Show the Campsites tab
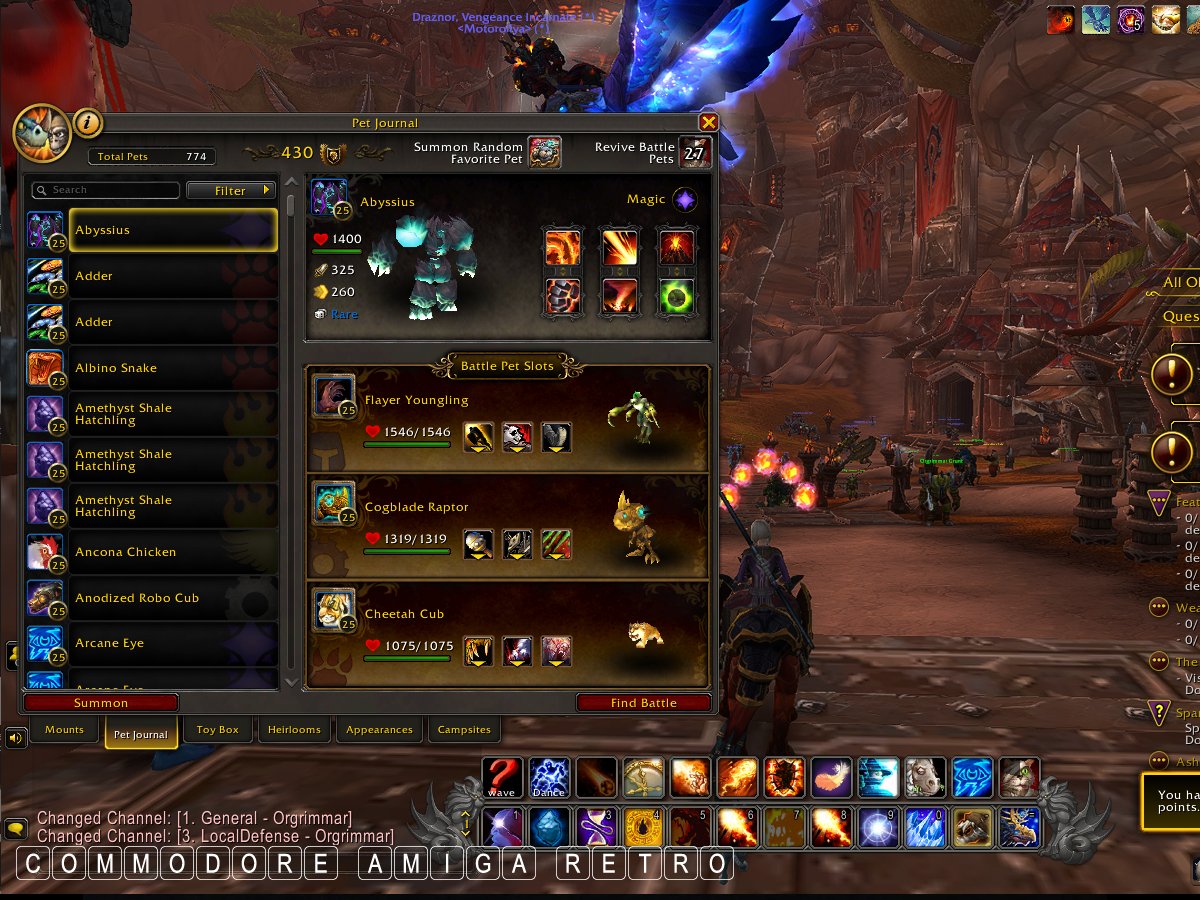The width and height of the screenshot is (1200, 900). [x=464, y=730]
